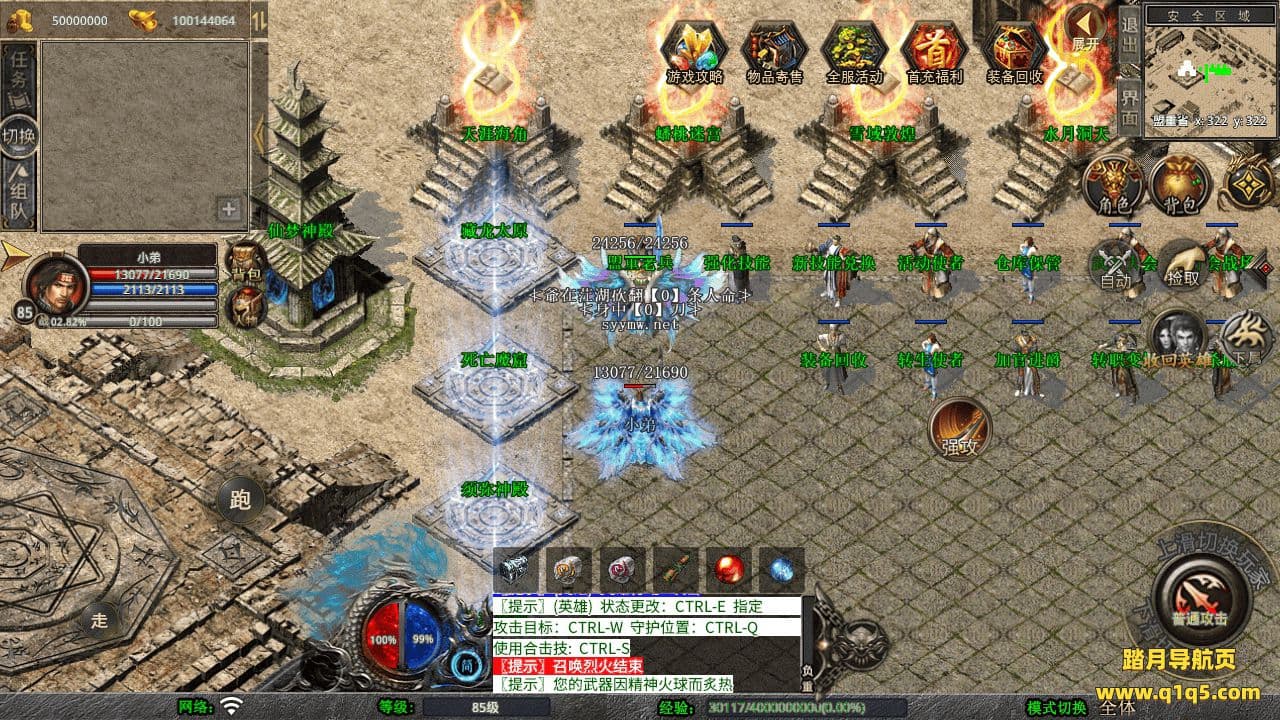Toggle 自动 auto-combat button
Screen dimensions: 1280x720
tap(1115, 265)
